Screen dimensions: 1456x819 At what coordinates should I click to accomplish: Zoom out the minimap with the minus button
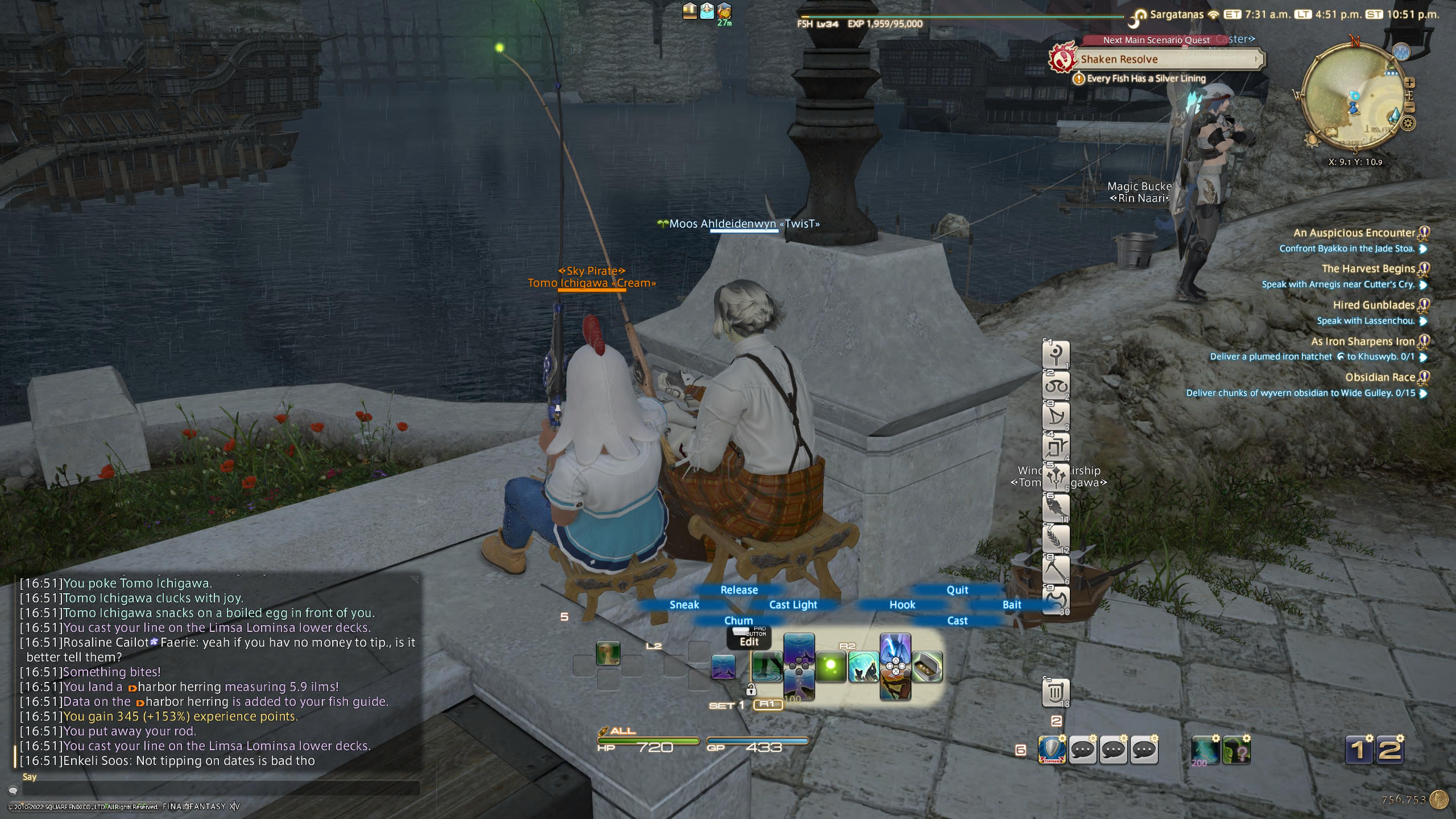tap(1409, 107)
